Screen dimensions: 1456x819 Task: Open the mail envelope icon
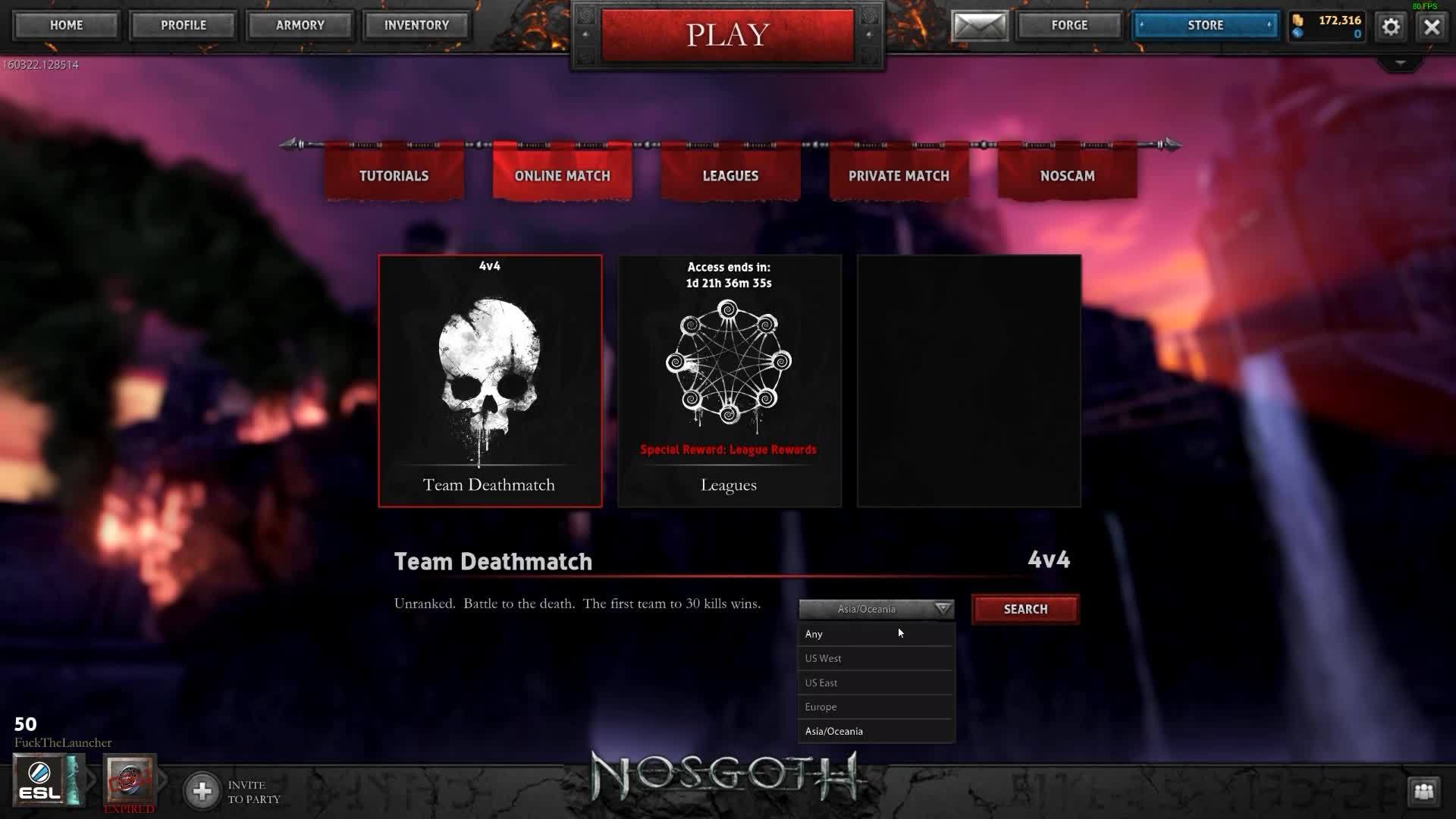pyautogui.click(x=980, y=25)
